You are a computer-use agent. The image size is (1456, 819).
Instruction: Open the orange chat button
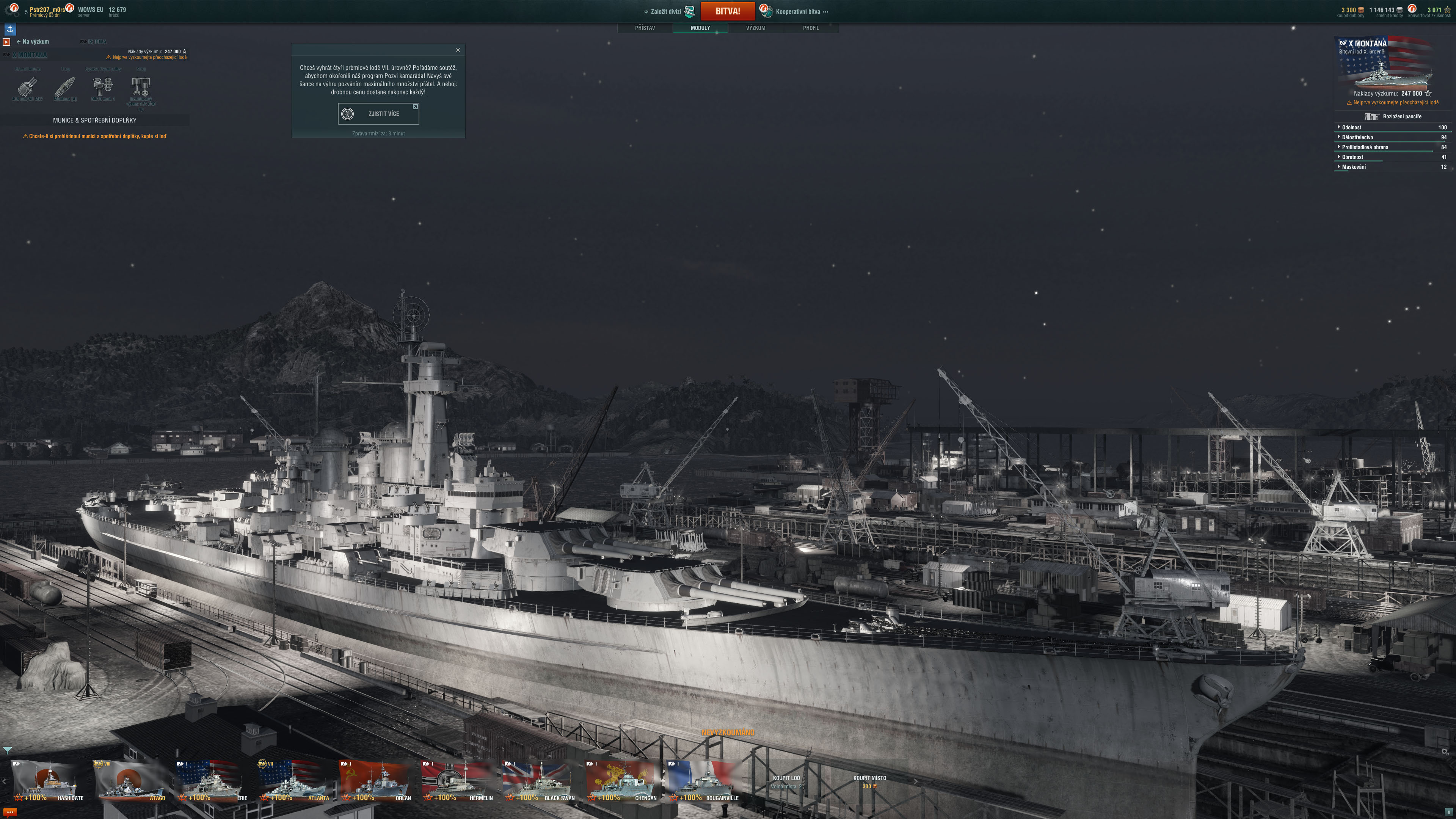pos(9,812)
